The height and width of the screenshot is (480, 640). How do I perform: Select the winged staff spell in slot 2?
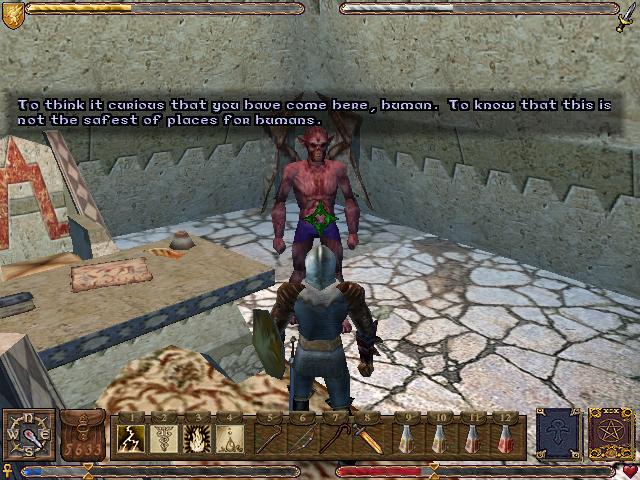point(165,437)
